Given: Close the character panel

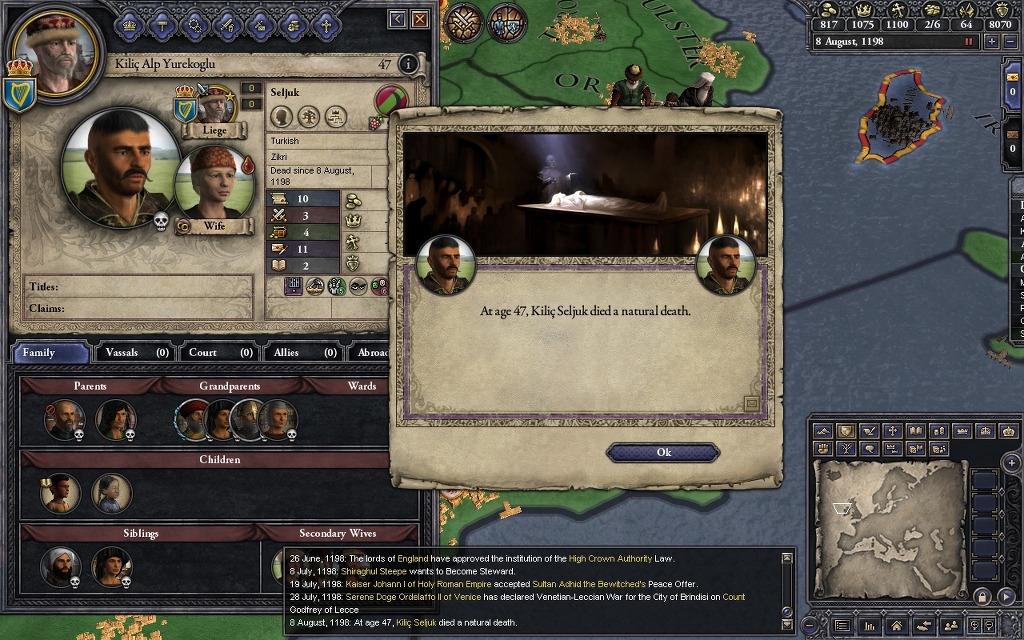Looking at the screenshot, I should 420,19.
